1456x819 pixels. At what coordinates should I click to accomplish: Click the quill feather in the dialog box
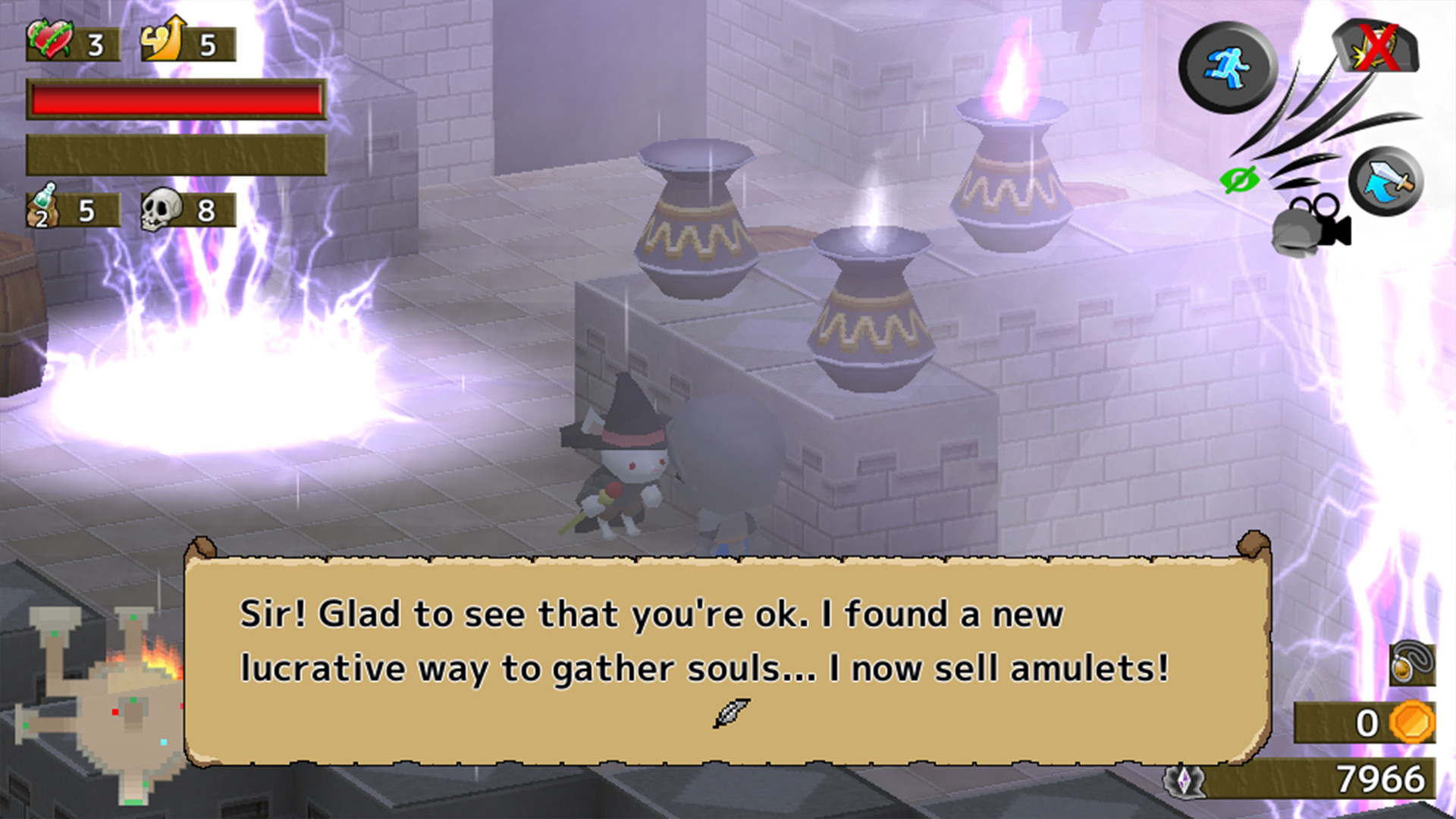click(x=732, y=711)
